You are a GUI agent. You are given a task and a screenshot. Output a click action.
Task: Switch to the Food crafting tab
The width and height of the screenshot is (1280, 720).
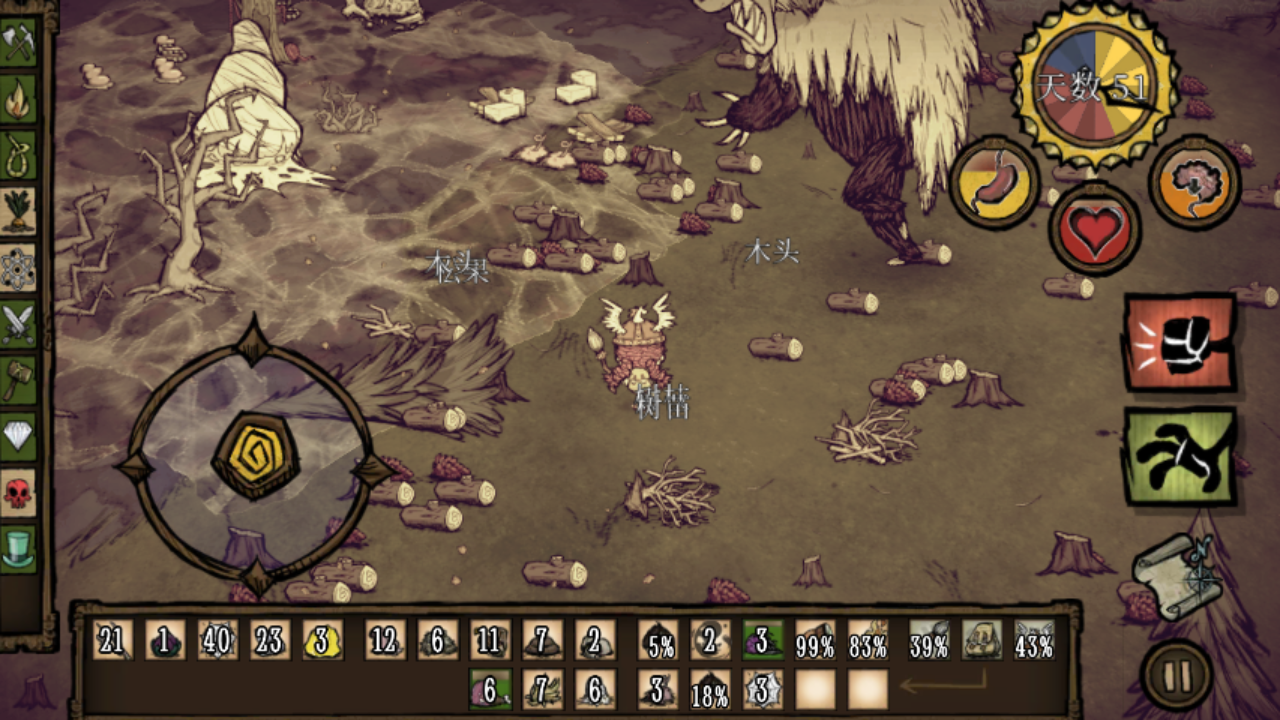click(x=18, y=212)
